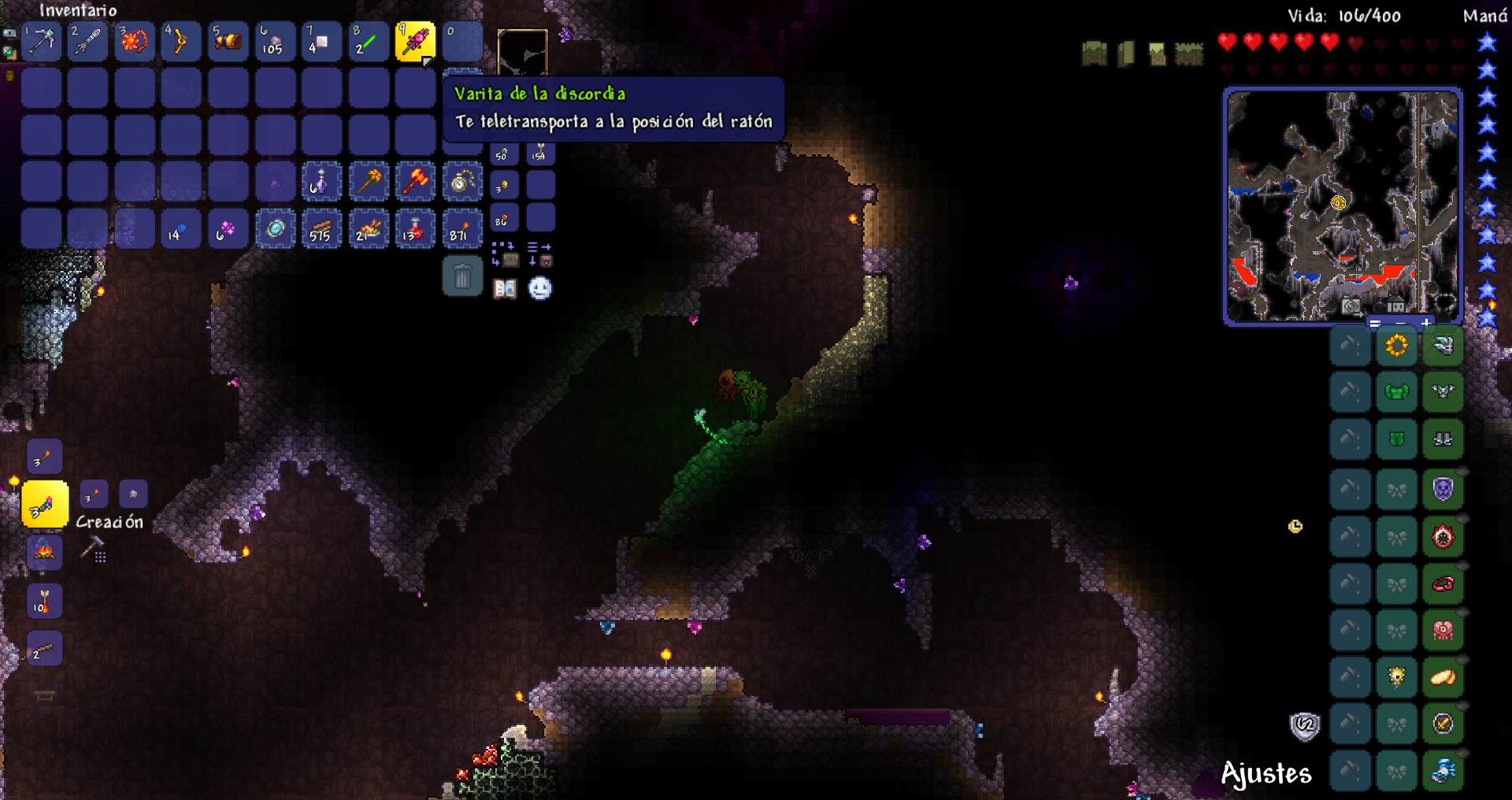Open the trash can slot
Screen dimensions: 1512x800
[462, 276]
